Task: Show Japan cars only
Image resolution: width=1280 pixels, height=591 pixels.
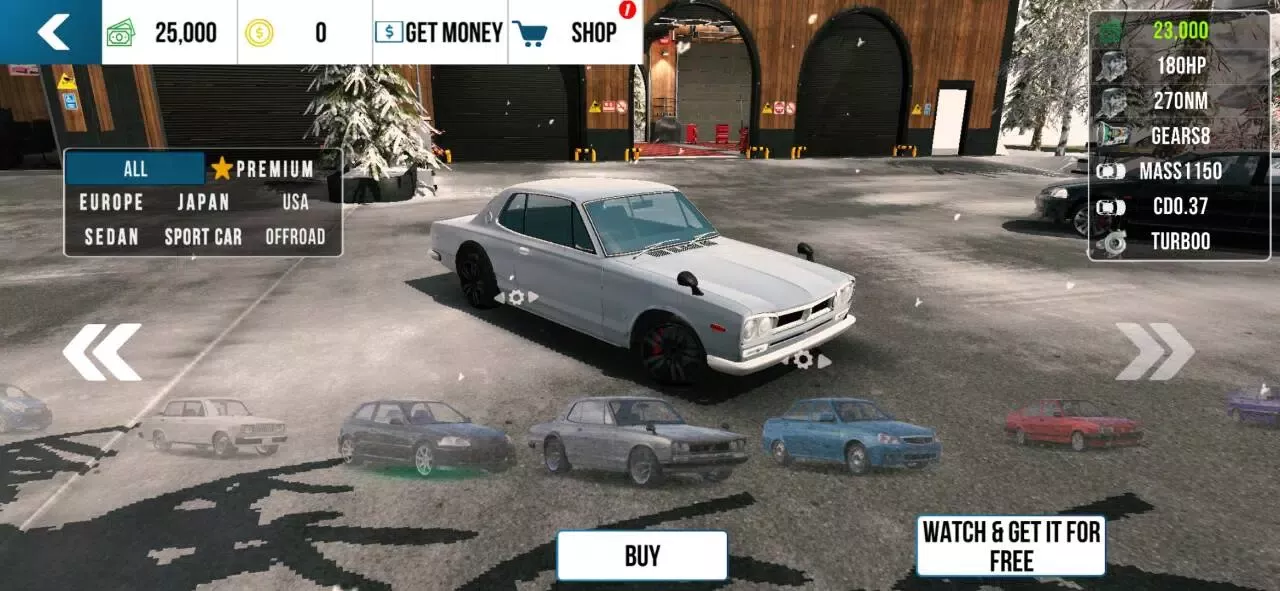Action: click(x=203, y=202)
